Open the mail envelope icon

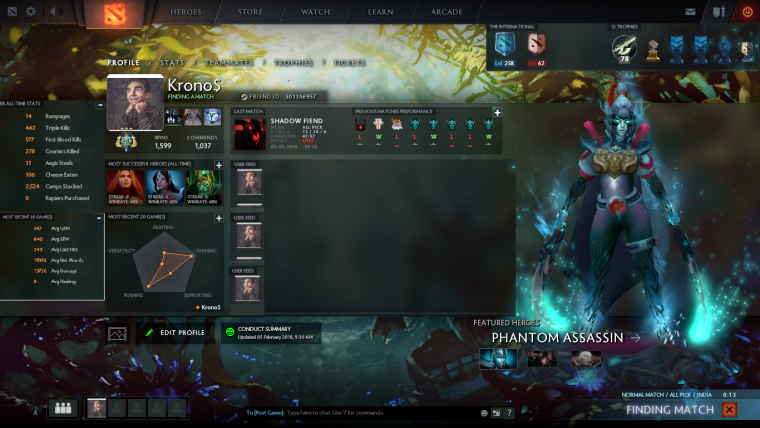point(690,12)
